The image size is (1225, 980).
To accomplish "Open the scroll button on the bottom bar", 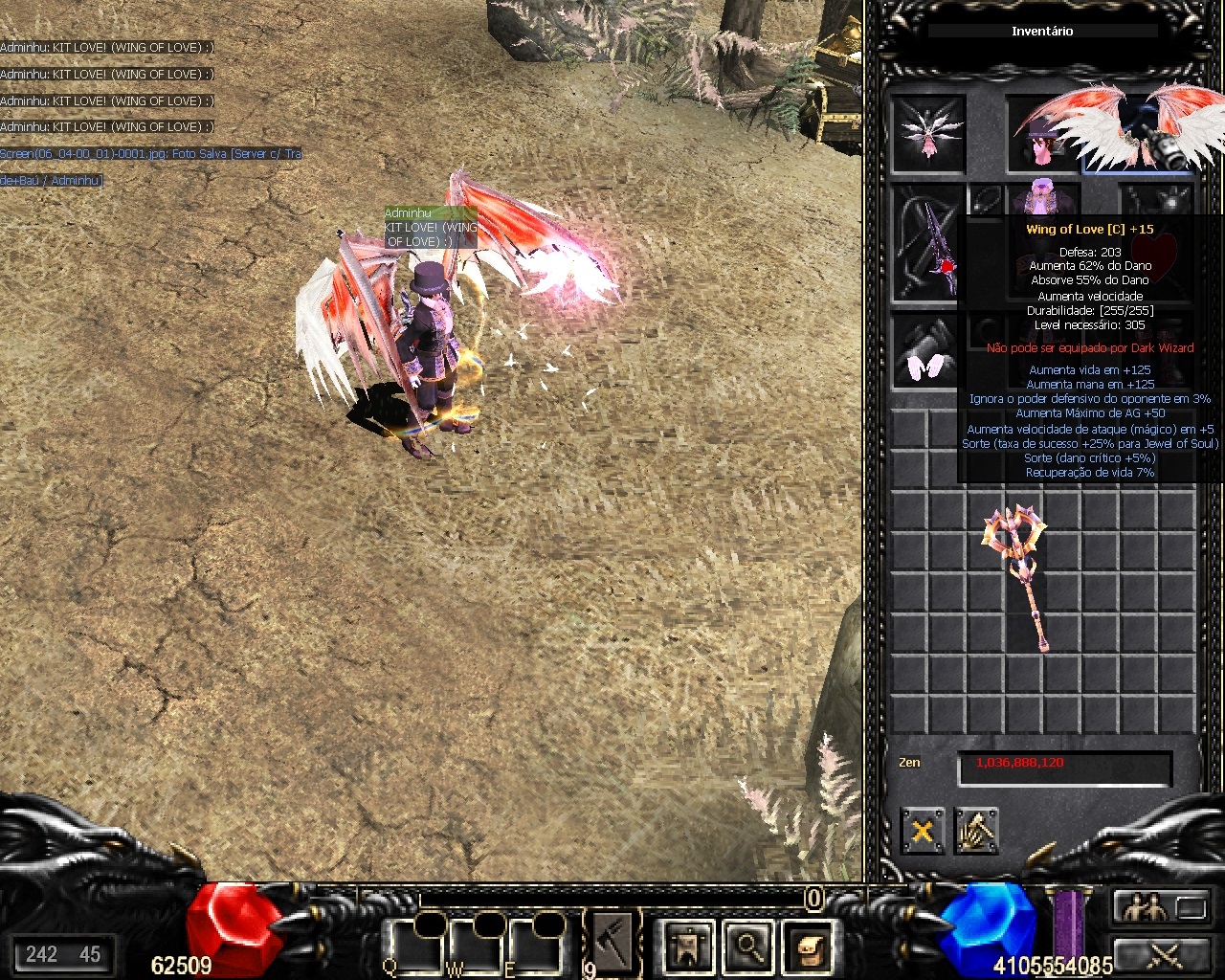I will click(806, 947).
